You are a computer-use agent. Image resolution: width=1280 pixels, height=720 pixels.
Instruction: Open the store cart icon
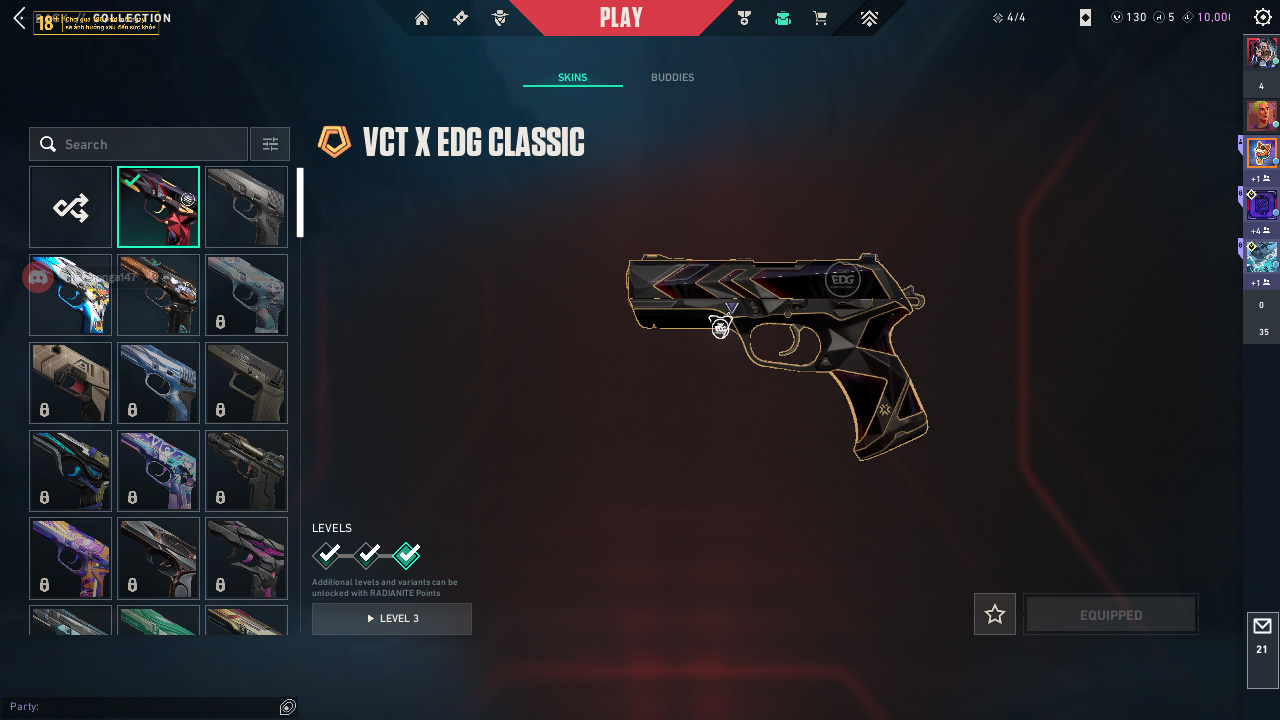click(x=820, y=18)
